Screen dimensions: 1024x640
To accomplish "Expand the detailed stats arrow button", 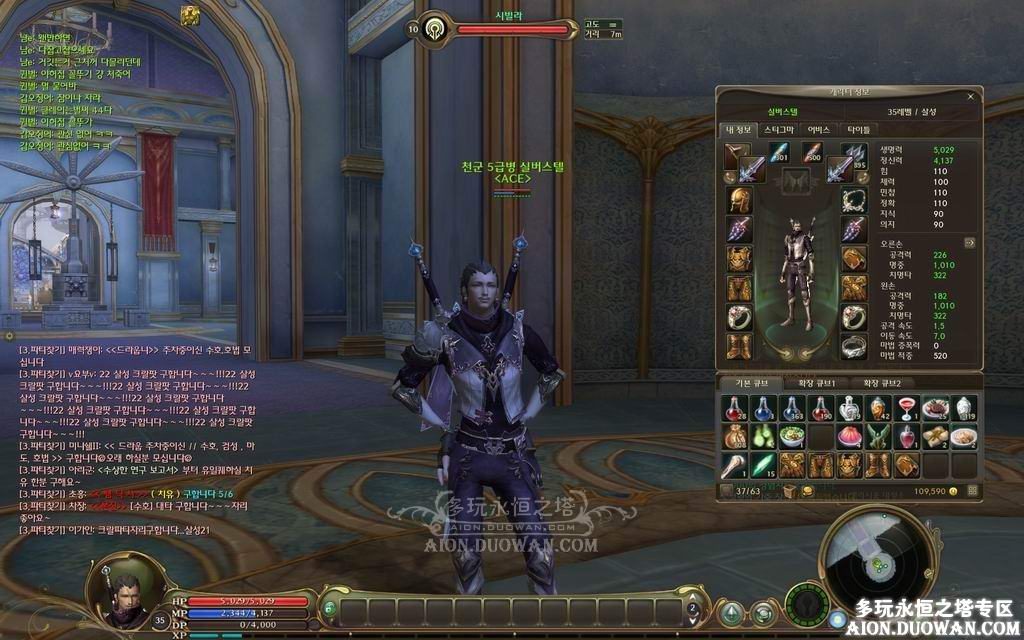I will 969,242.
